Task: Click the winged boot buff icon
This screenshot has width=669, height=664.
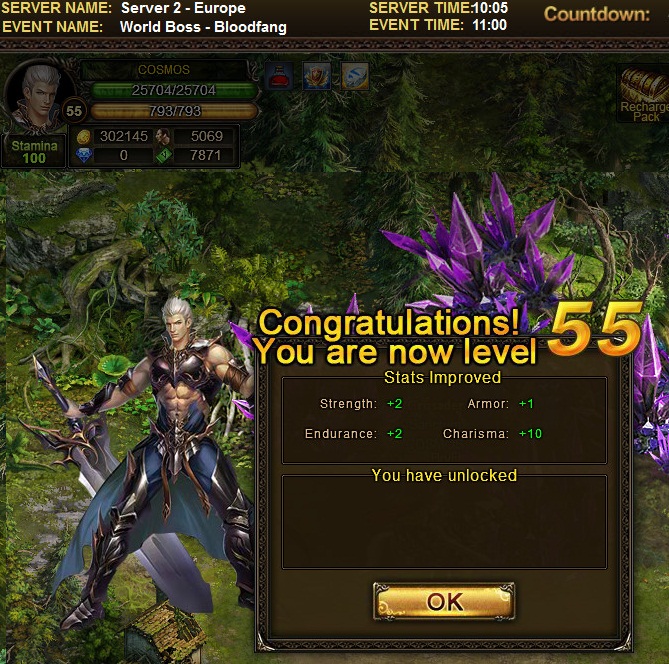Action: 355,77
